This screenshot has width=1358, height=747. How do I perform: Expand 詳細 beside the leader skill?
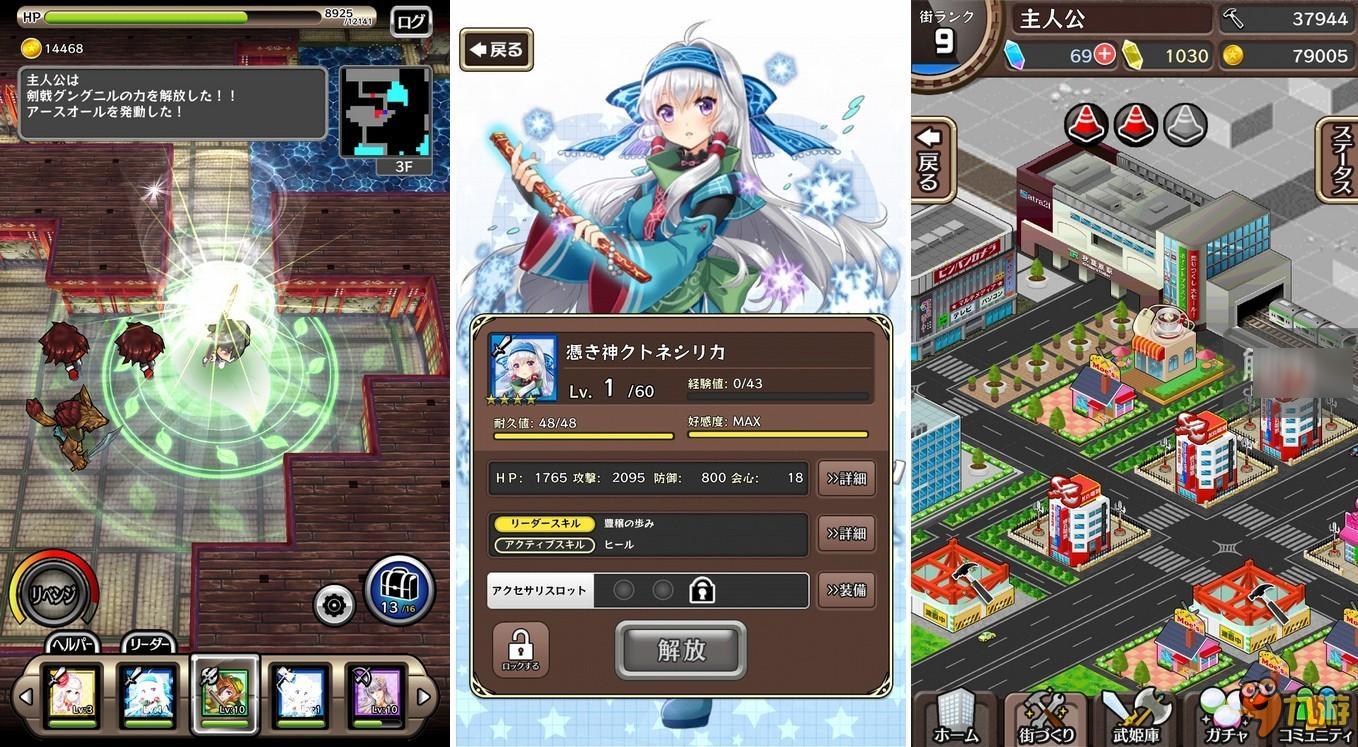coord(845,533)
